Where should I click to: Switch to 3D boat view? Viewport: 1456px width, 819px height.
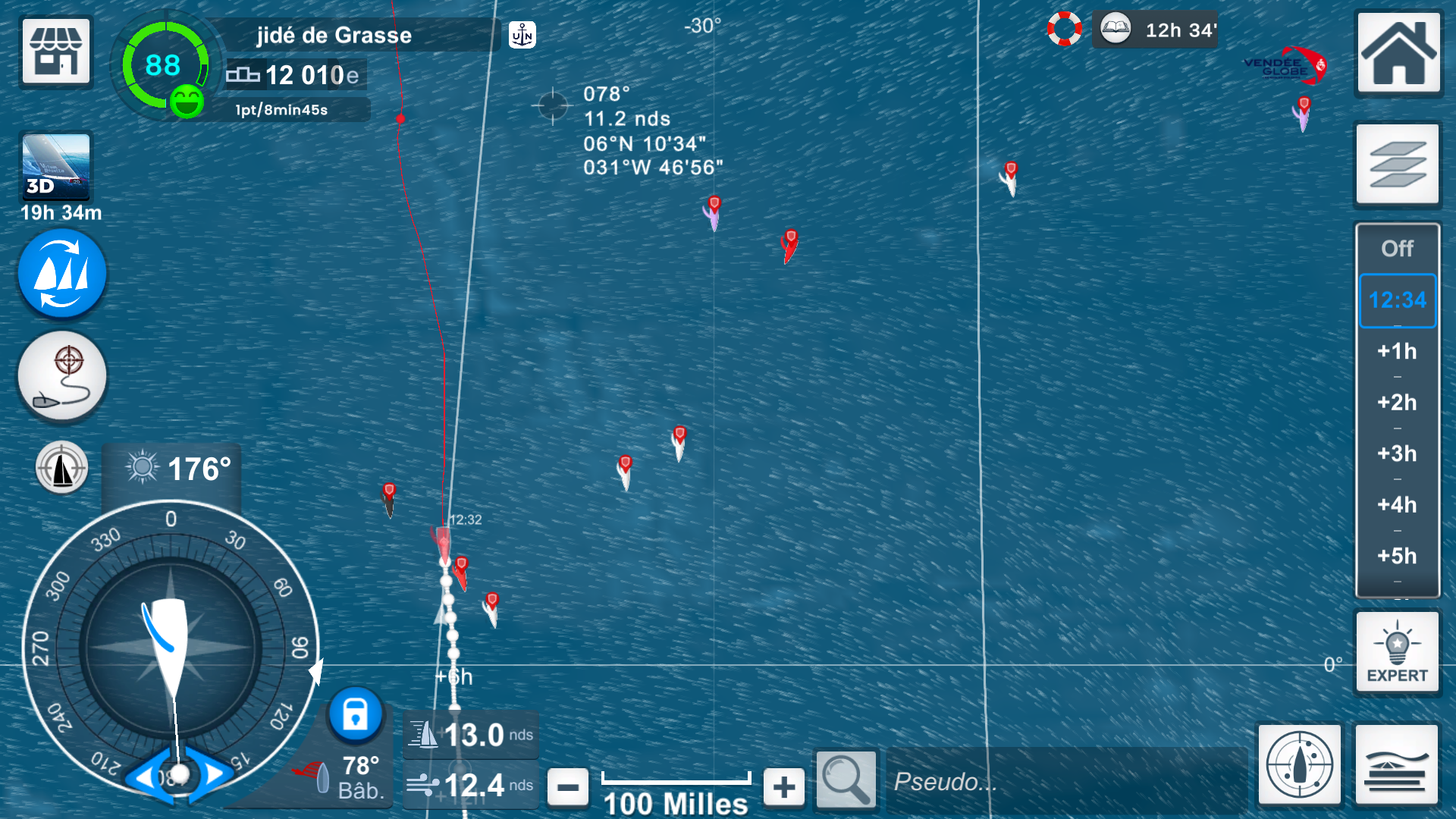point(56,166)
